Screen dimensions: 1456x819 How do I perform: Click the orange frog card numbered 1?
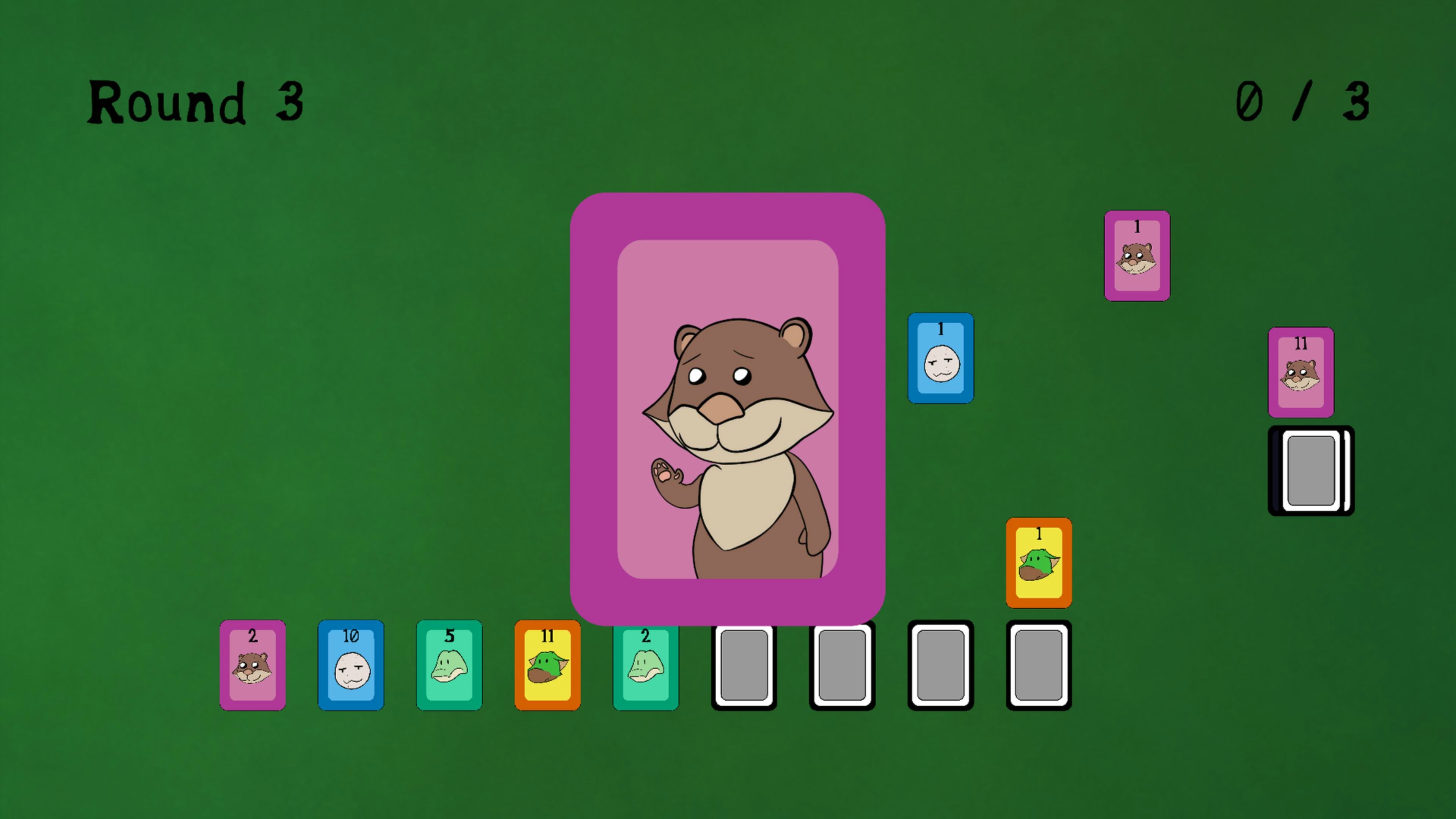(x=1039, y=562)
